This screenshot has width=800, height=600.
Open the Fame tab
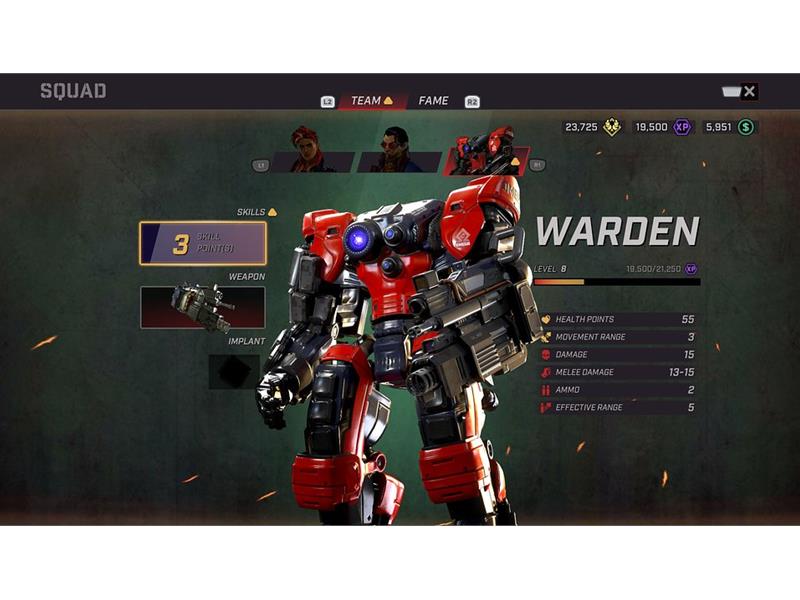pyautogui.click(x=433, y=101)
